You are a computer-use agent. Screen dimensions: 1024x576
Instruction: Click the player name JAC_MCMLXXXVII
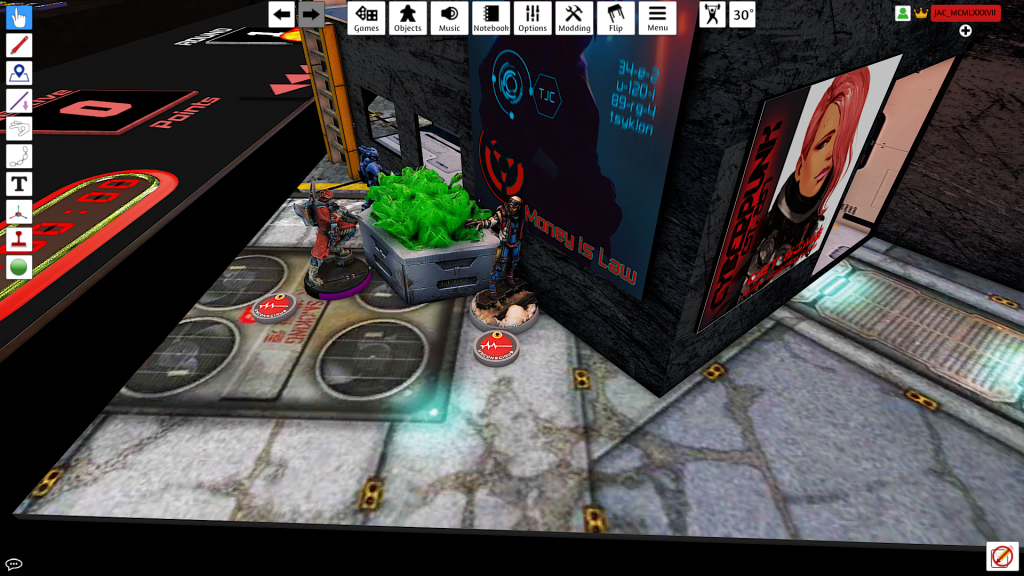tap(965, 13)
